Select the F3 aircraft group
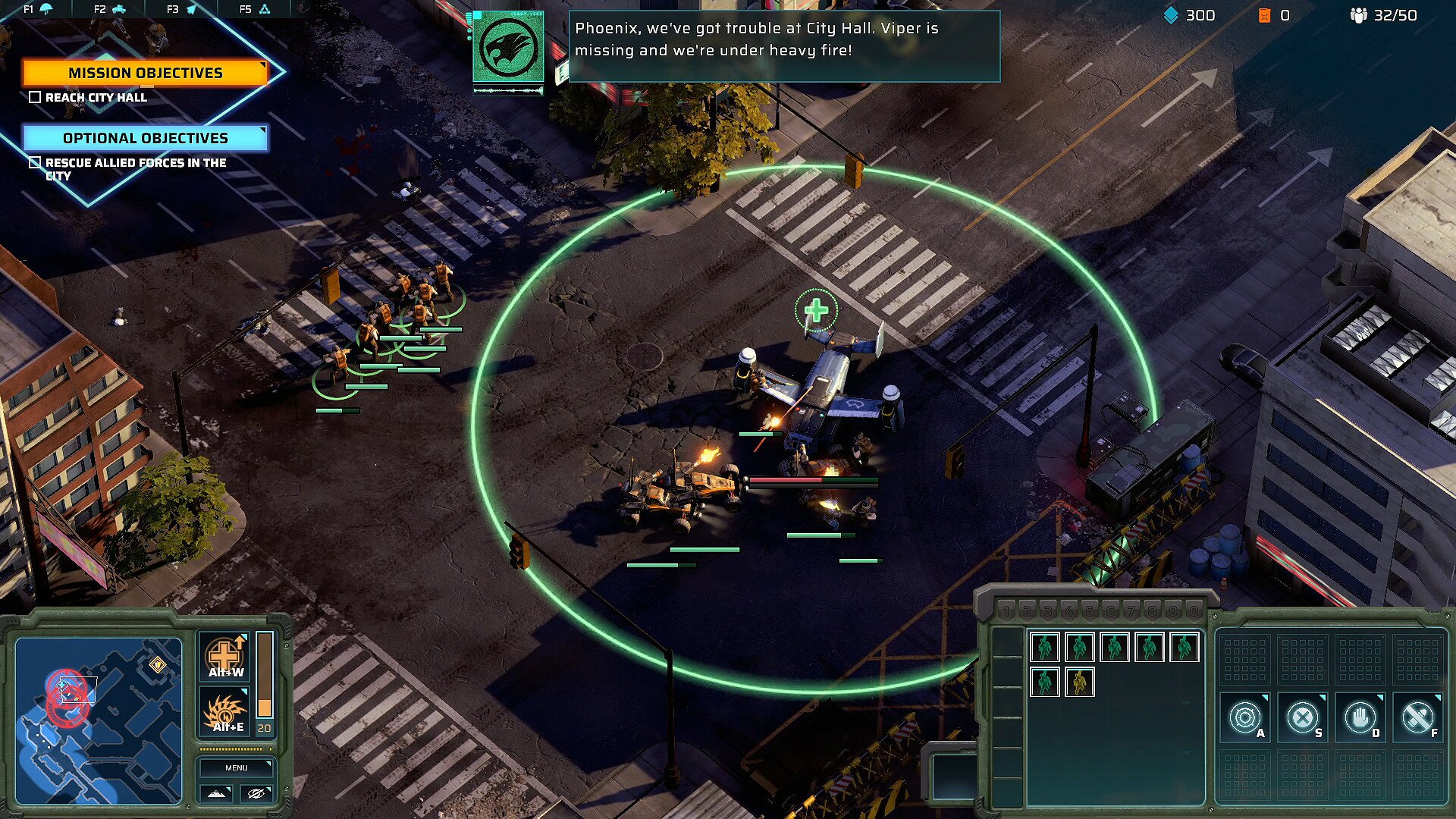 pos(183,9)
